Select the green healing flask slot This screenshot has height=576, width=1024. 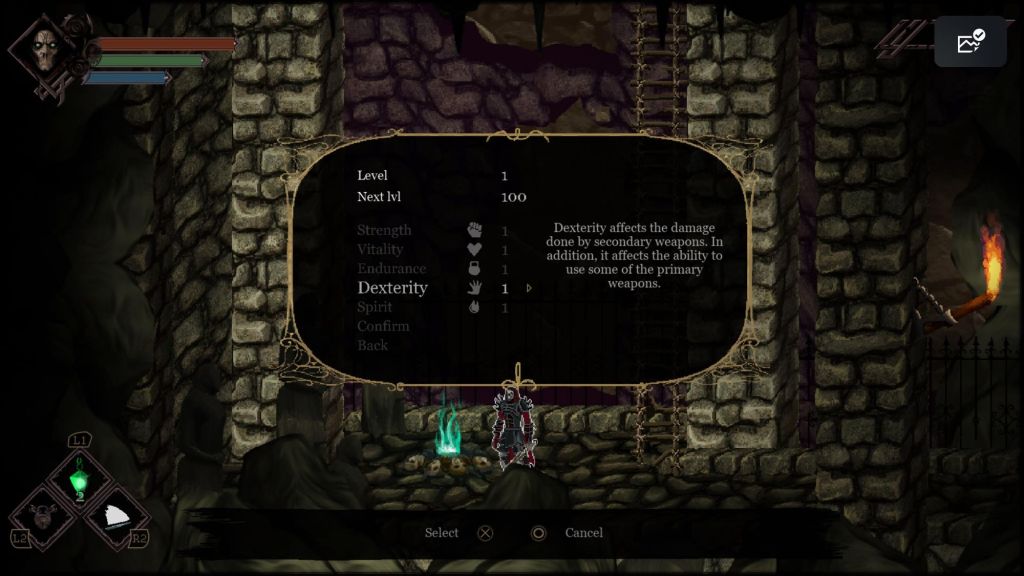pyautogui.click(x=78, y=480)
